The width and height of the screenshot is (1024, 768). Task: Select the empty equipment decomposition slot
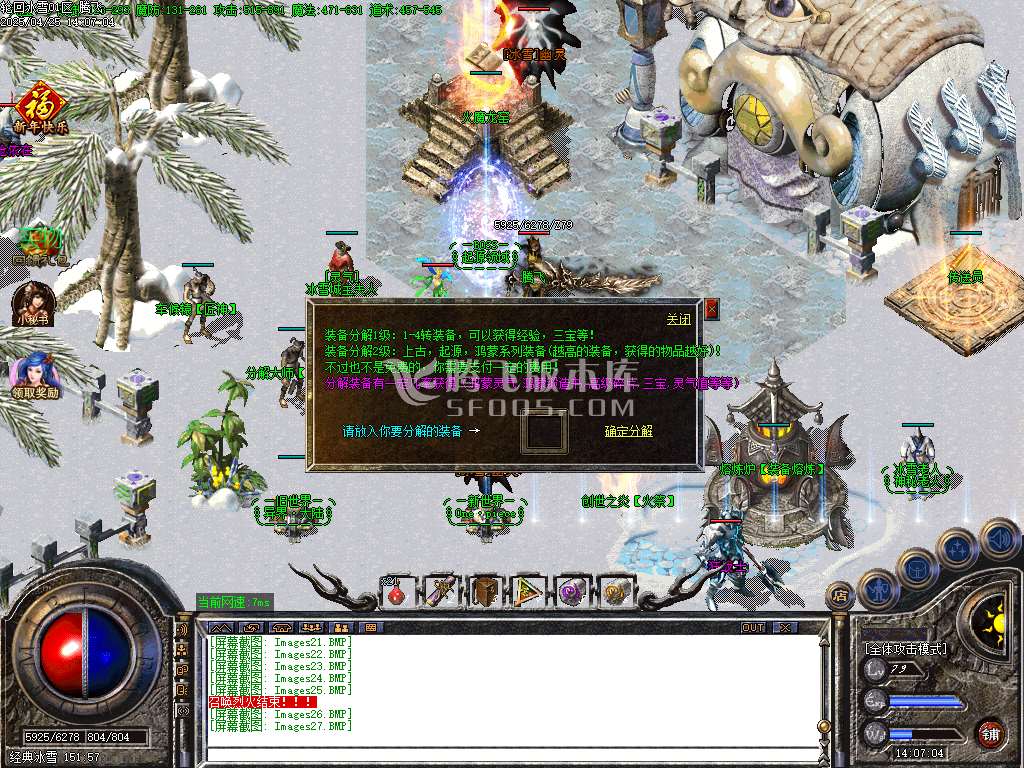tap(545, 431)
